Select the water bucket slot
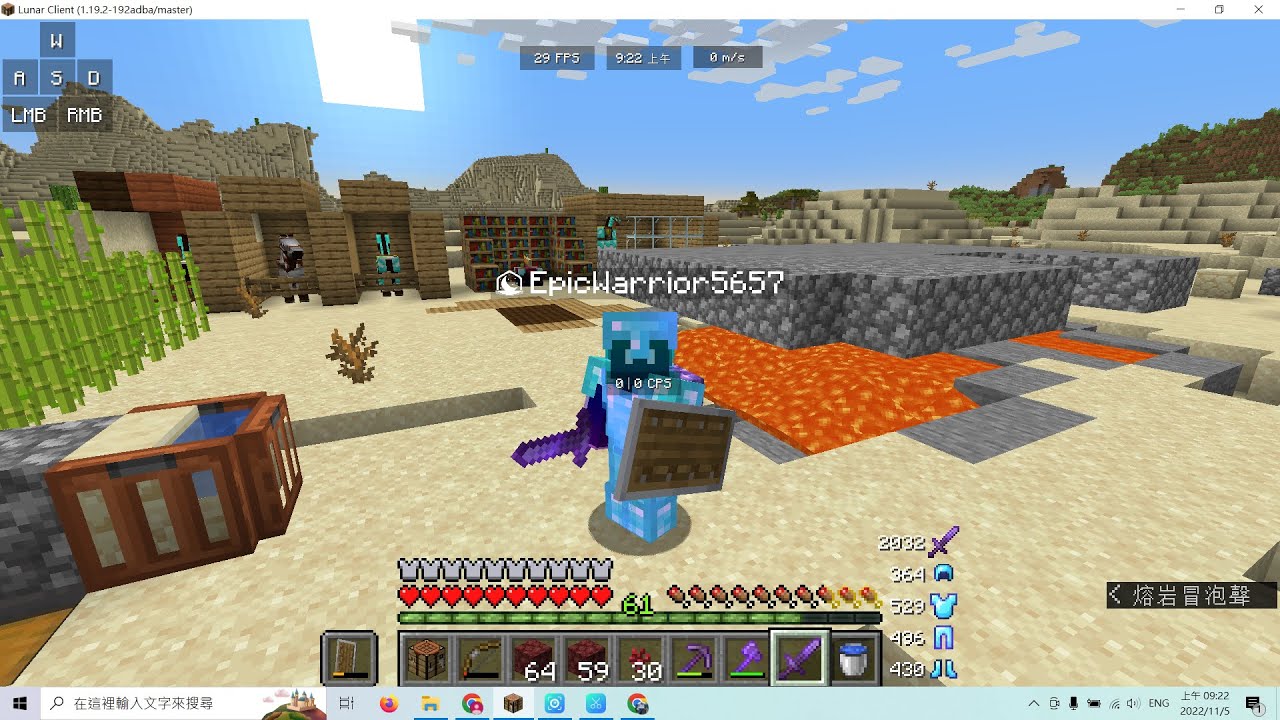 (853, 659)
